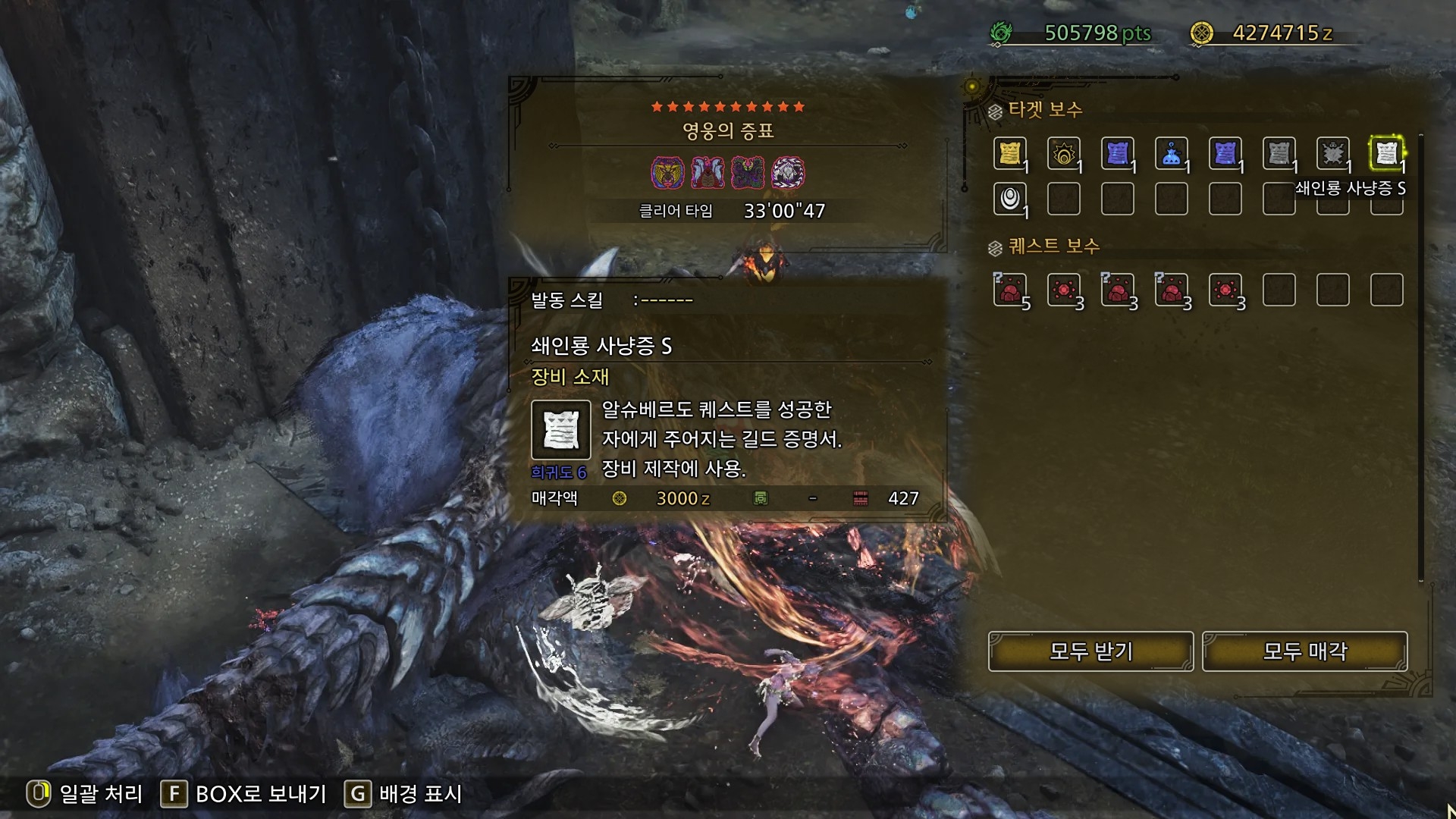Choose the blue sac reward item
Image resolution: width=1456 pixels, height=819 pixels.
pos(1171,154)
